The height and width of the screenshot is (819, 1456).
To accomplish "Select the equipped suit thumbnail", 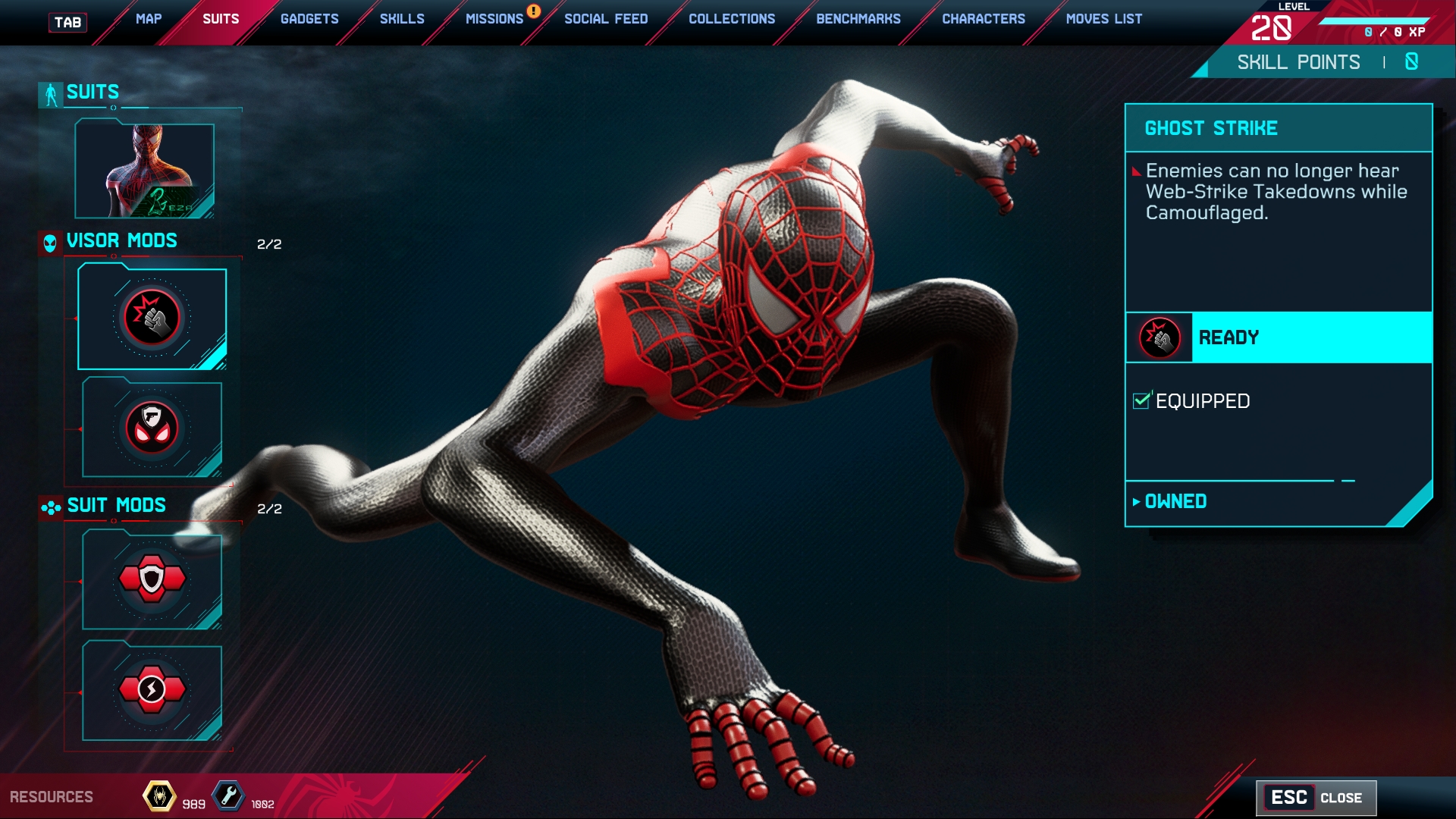I will tap(145, 171).
